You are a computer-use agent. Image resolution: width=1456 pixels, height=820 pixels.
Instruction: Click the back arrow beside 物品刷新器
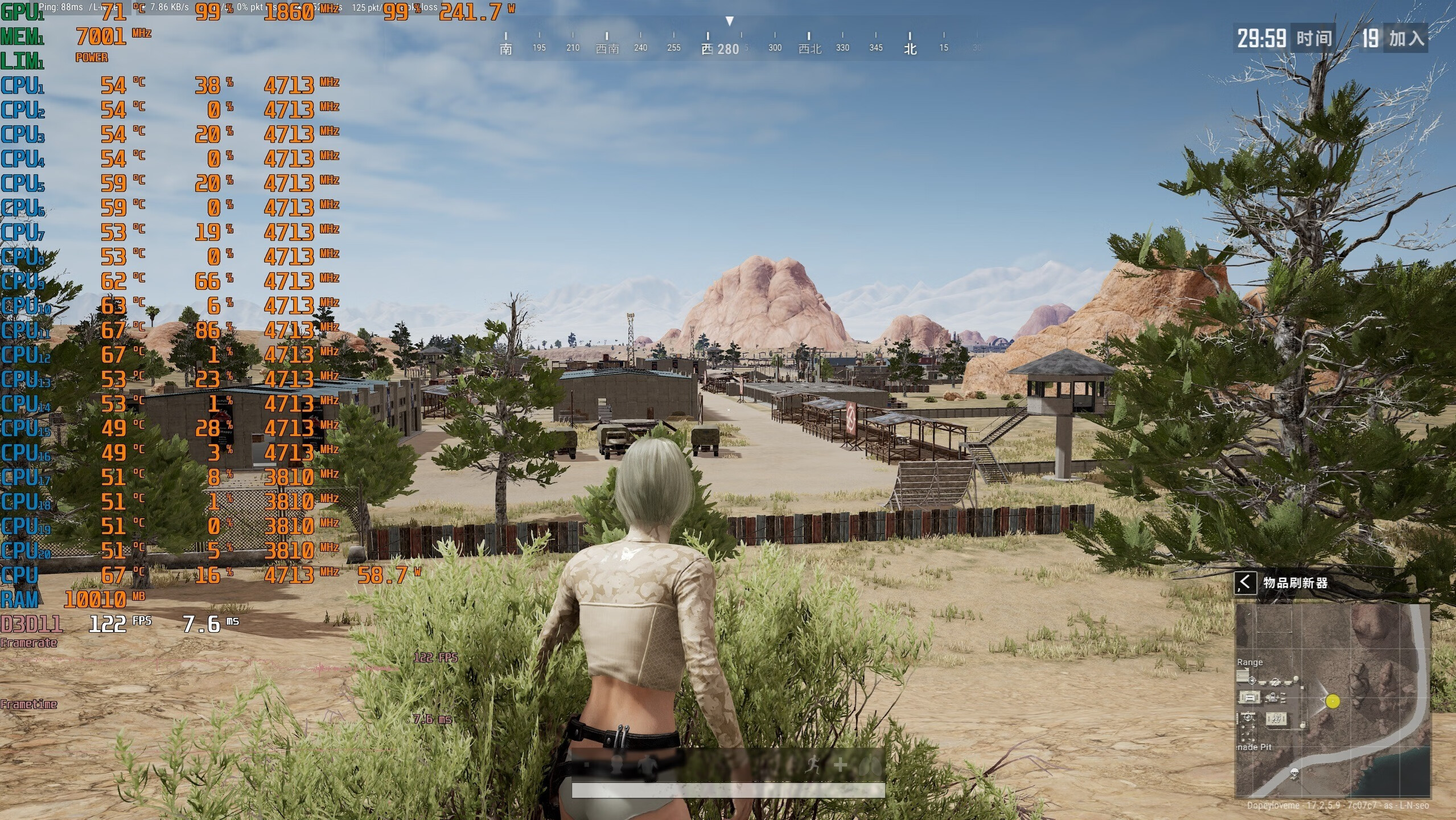[x=1245, y=583]
